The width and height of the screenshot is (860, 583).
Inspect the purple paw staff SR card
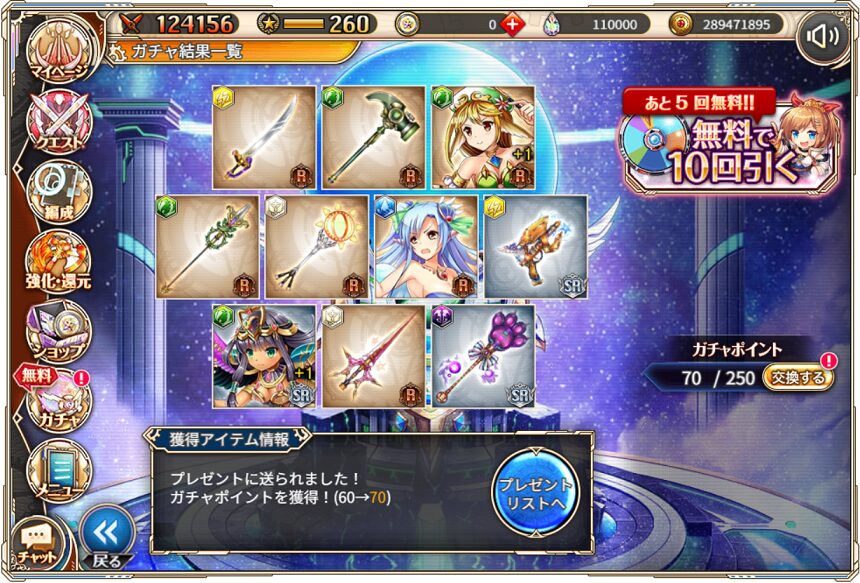click(x=483, y=355)
